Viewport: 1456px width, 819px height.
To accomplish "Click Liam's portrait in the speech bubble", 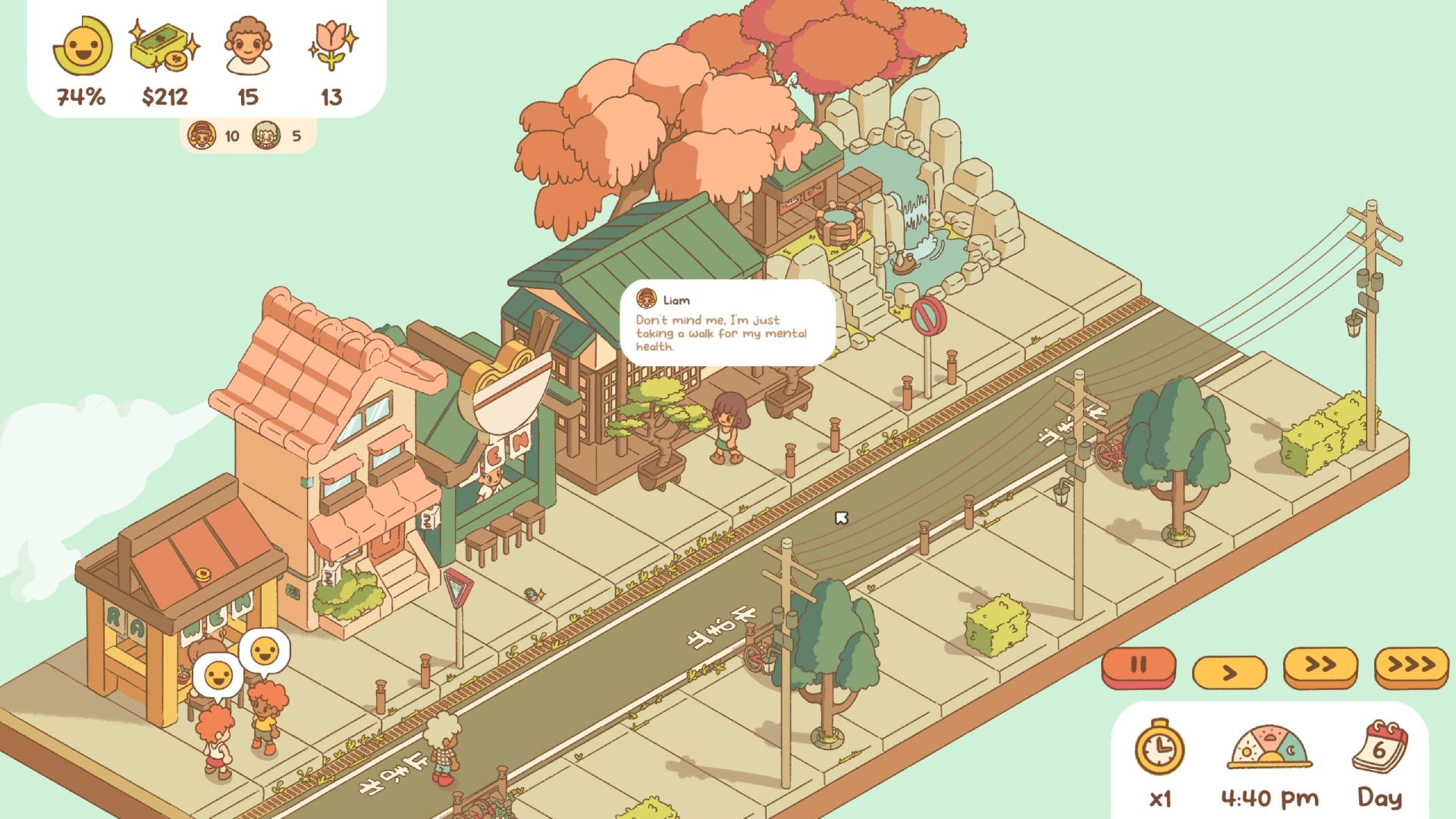I will click(x=648, y=300).
